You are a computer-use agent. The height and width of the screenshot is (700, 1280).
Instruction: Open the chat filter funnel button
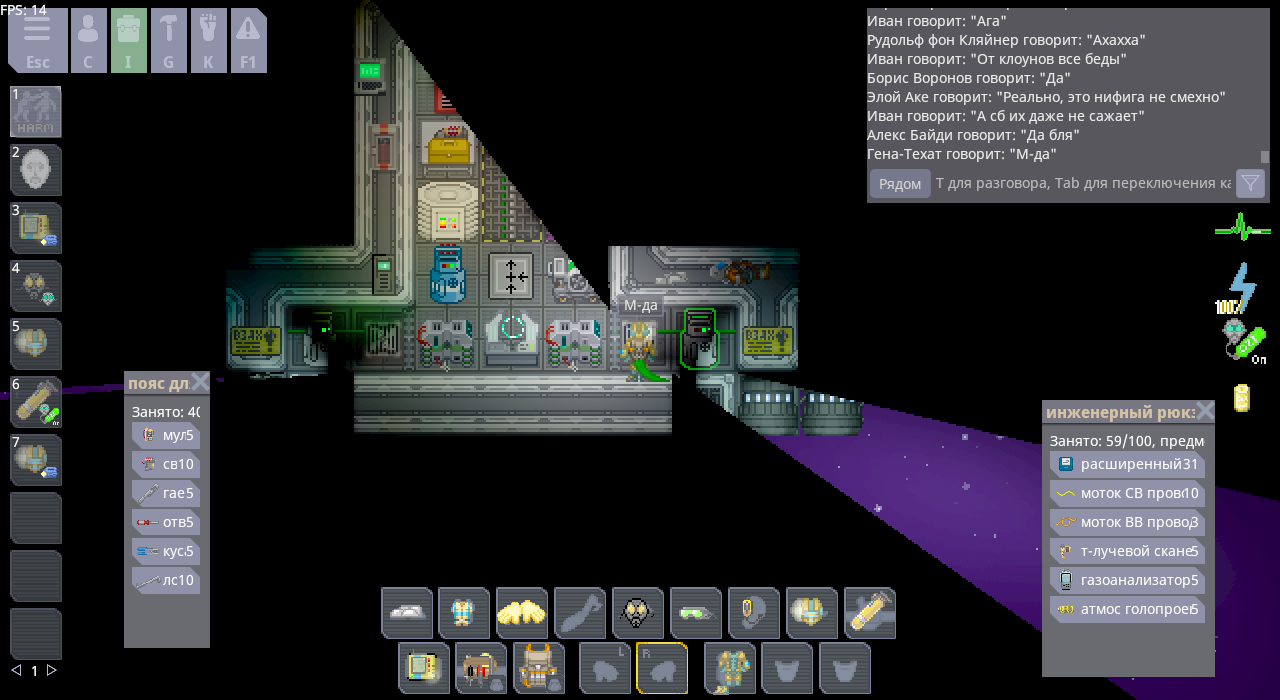coord(1250,184)
